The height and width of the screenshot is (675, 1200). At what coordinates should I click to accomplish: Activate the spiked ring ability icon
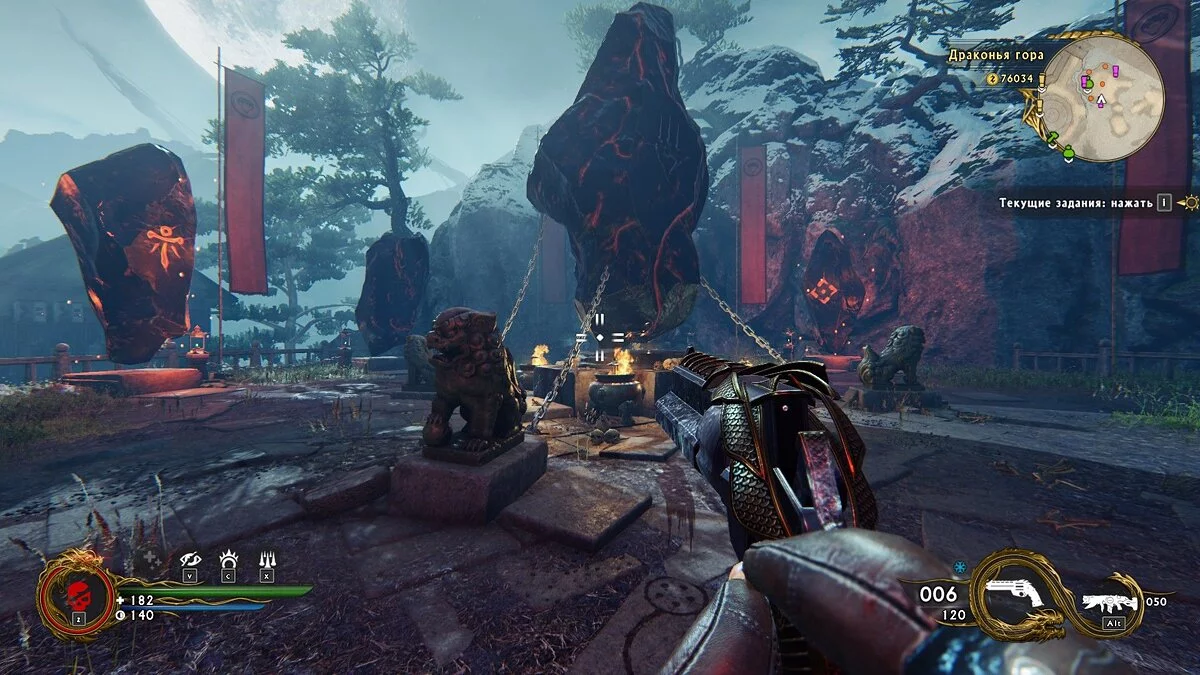[228, 560]
